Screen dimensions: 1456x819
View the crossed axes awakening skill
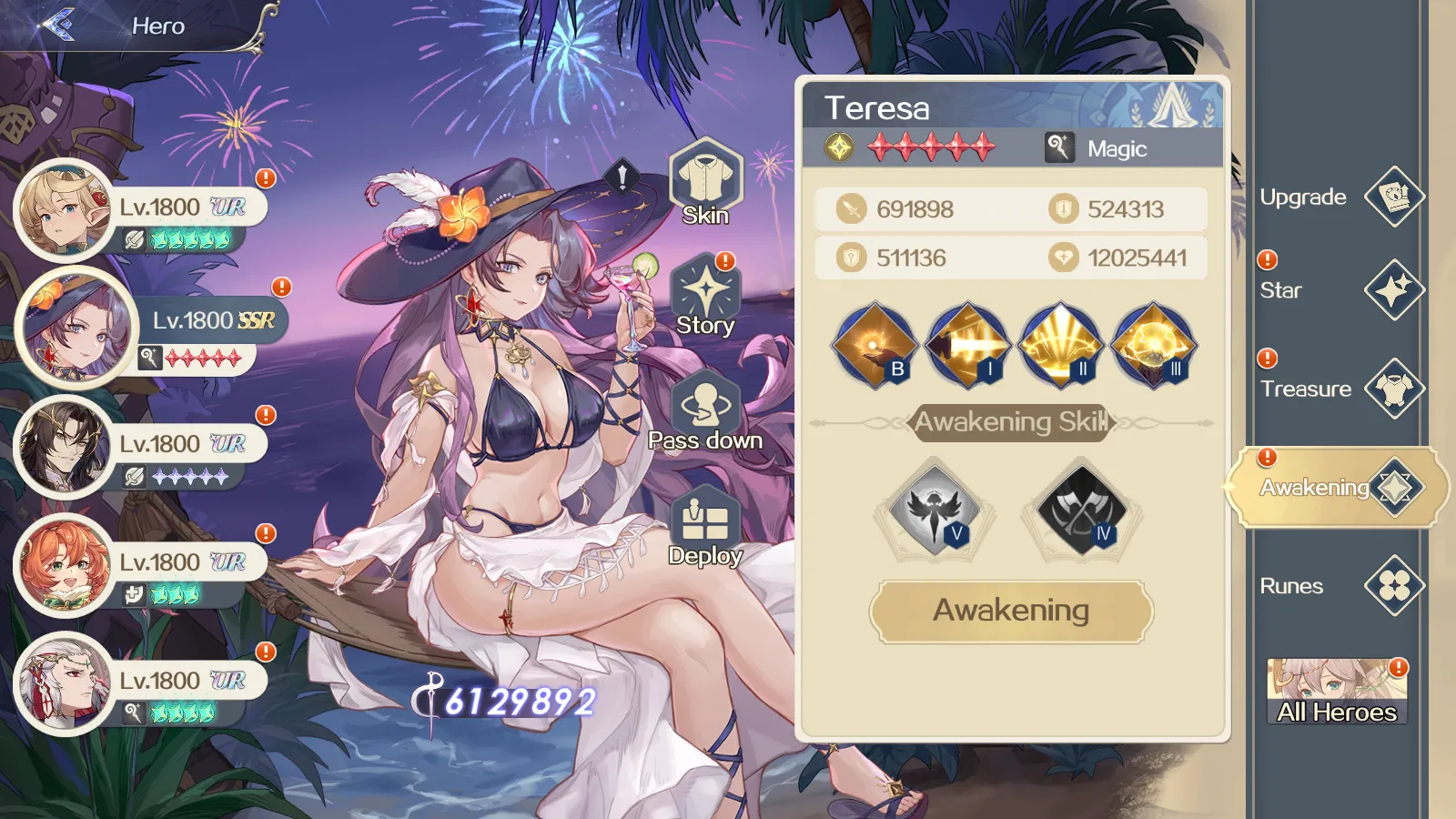(x=1081, y=510)
